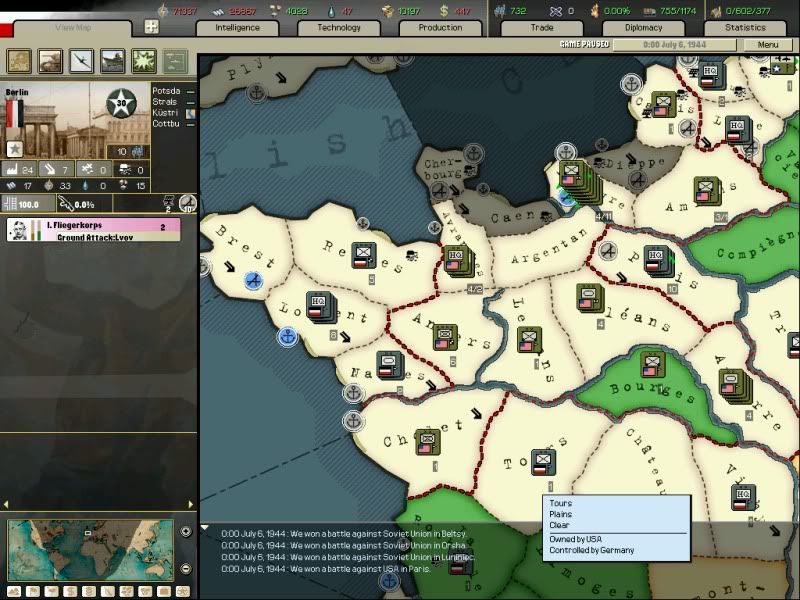Choose the airplane air units icon
This screenshot has height=600, width=800.
tap(81, 62)
